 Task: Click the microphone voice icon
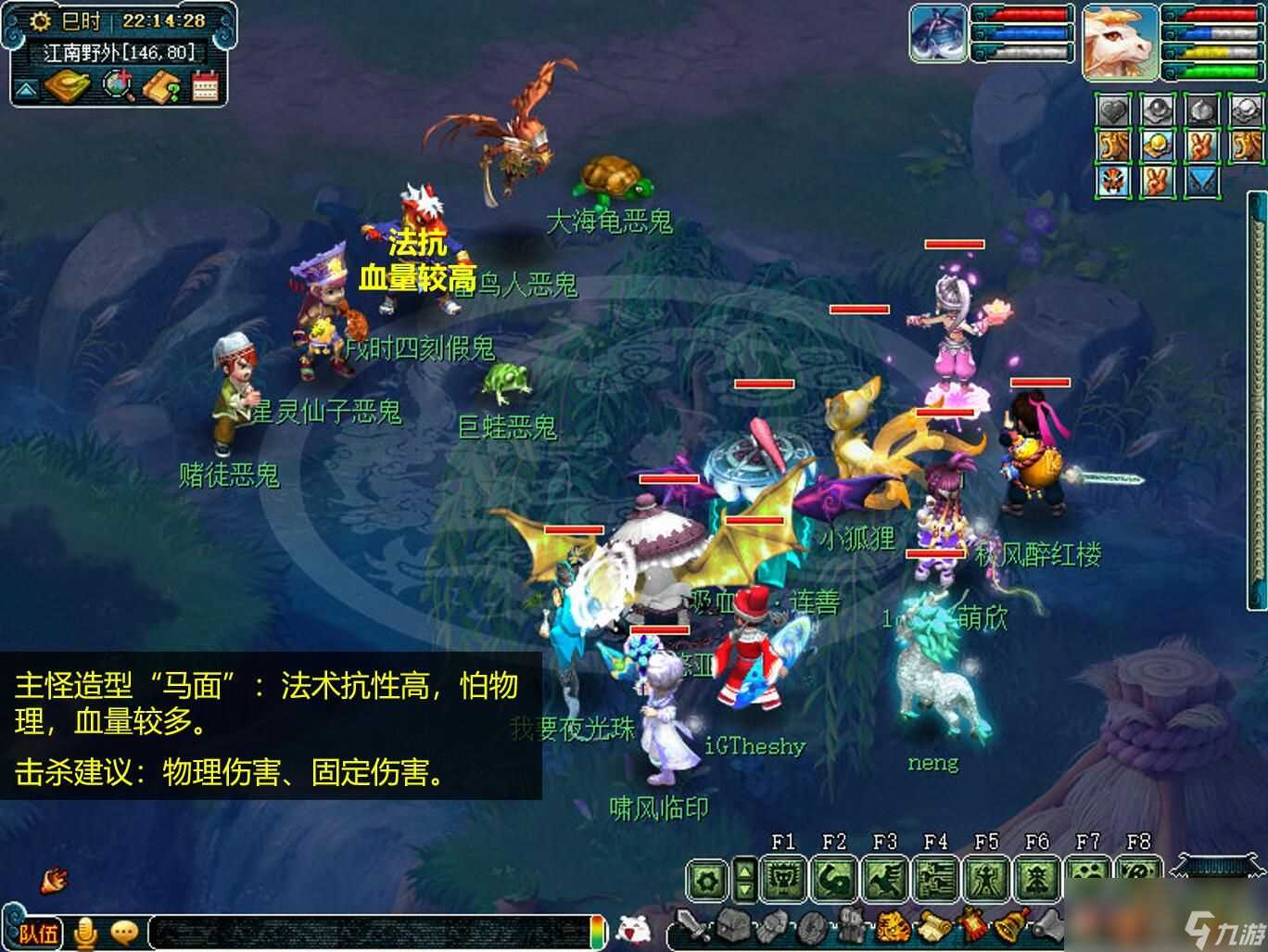(x=88, y=933)
